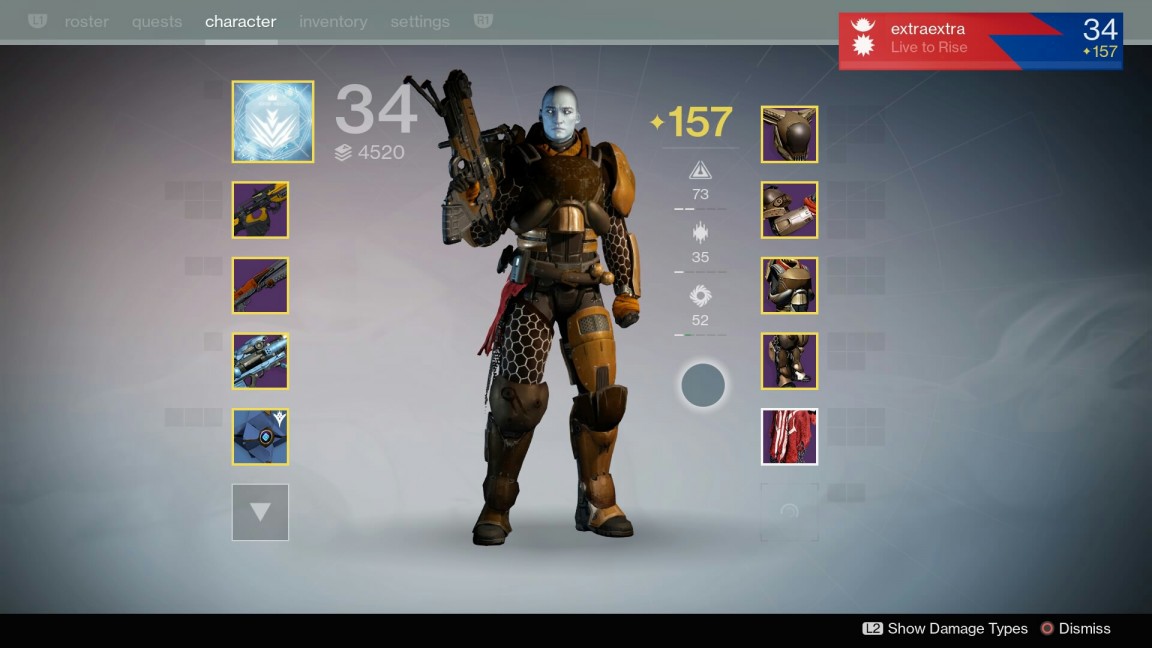Screen dimensions: 1152x648
Task: Open the blue heavy weapon slot
Action: pyautogui.click(x=261, y=361)
